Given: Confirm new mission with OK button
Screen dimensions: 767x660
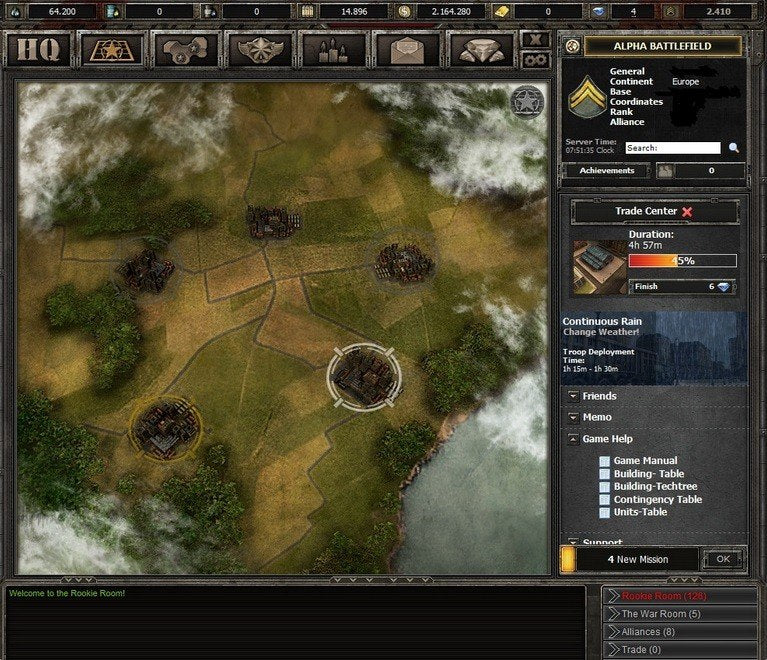Looking at the screenshot, I should click(x=723, y=559).
